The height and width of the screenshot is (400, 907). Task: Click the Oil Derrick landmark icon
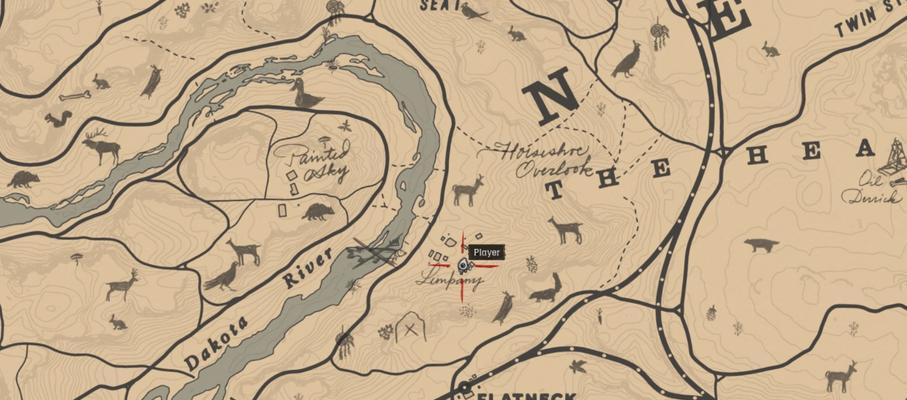click(x=895, y=158)
